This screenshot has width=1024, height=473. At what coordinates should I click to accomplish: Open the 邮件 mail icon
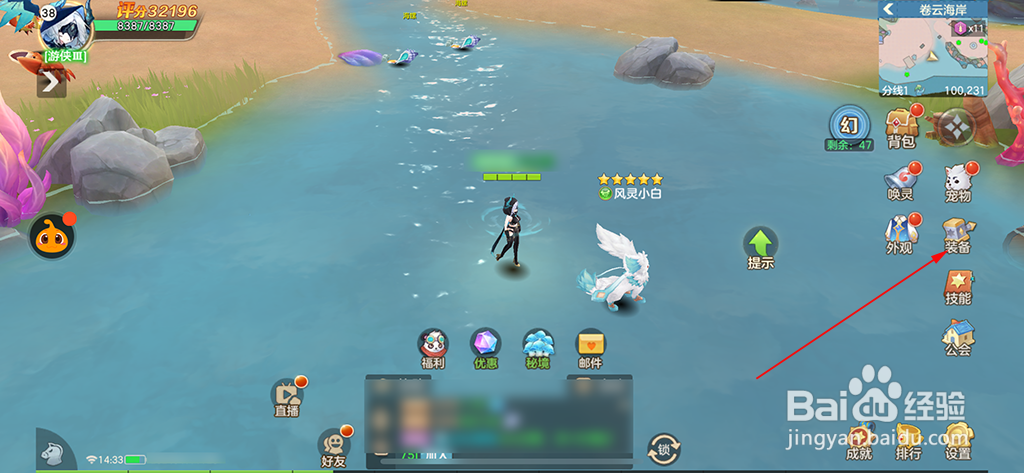click(x=590, y=347)
